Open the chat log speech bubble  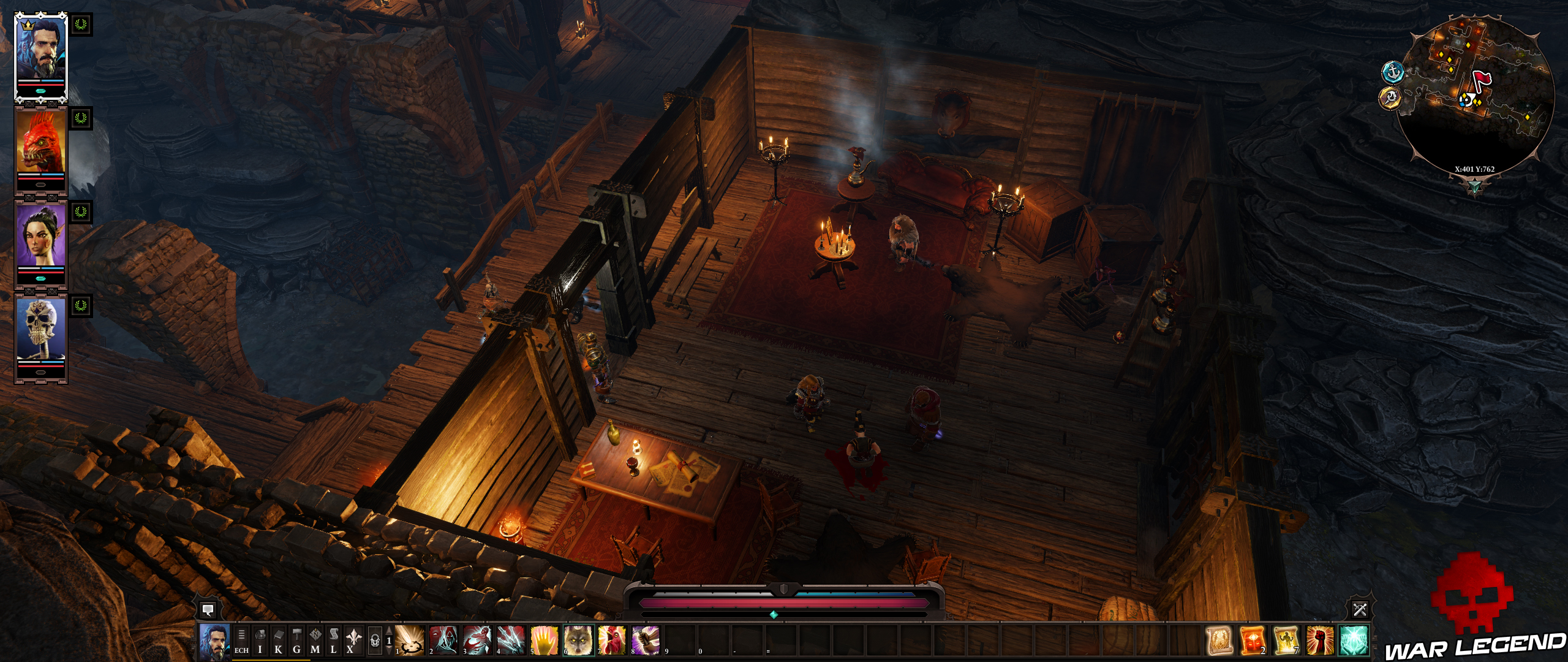tap(208, 610)
